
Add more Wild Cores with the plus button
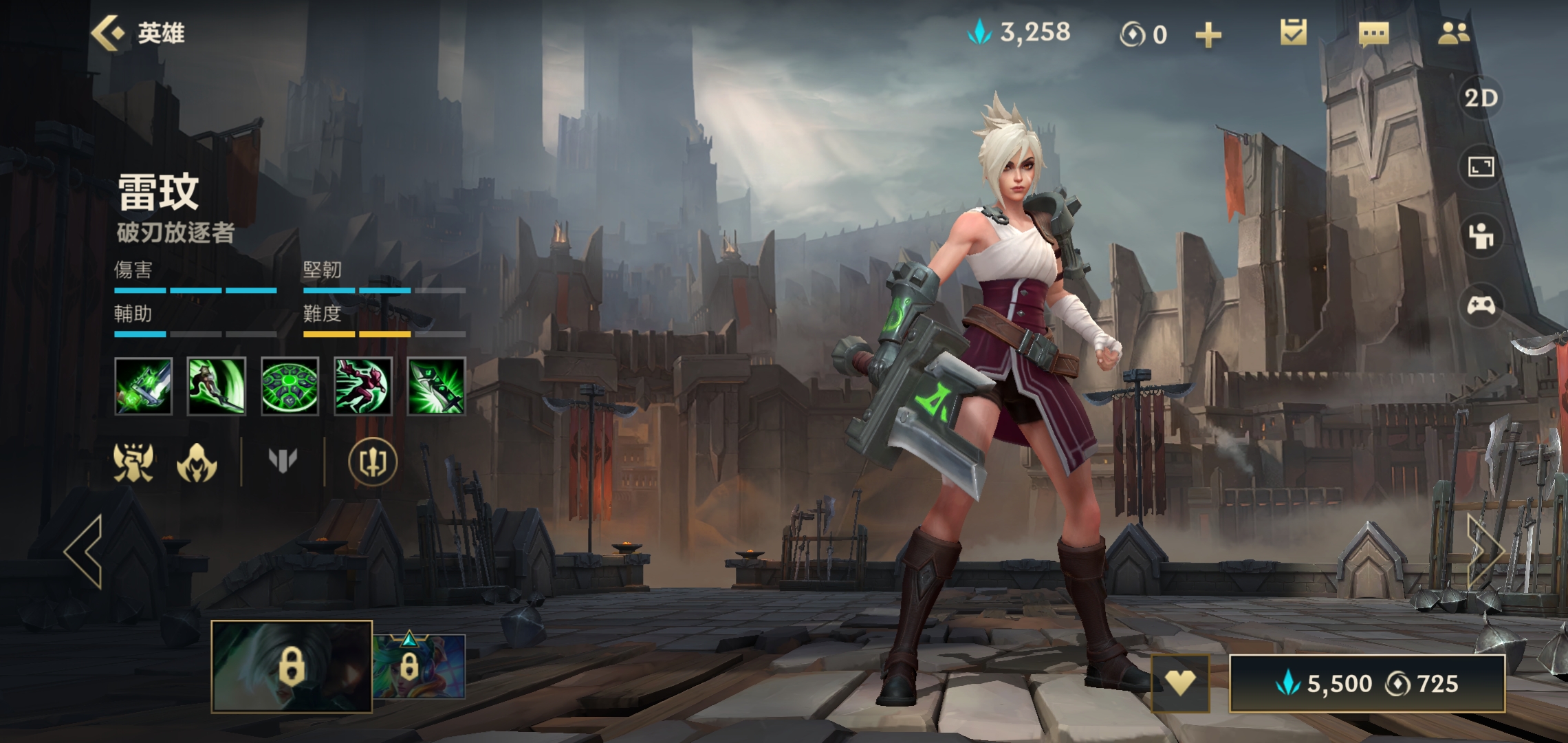(1208, 34)
